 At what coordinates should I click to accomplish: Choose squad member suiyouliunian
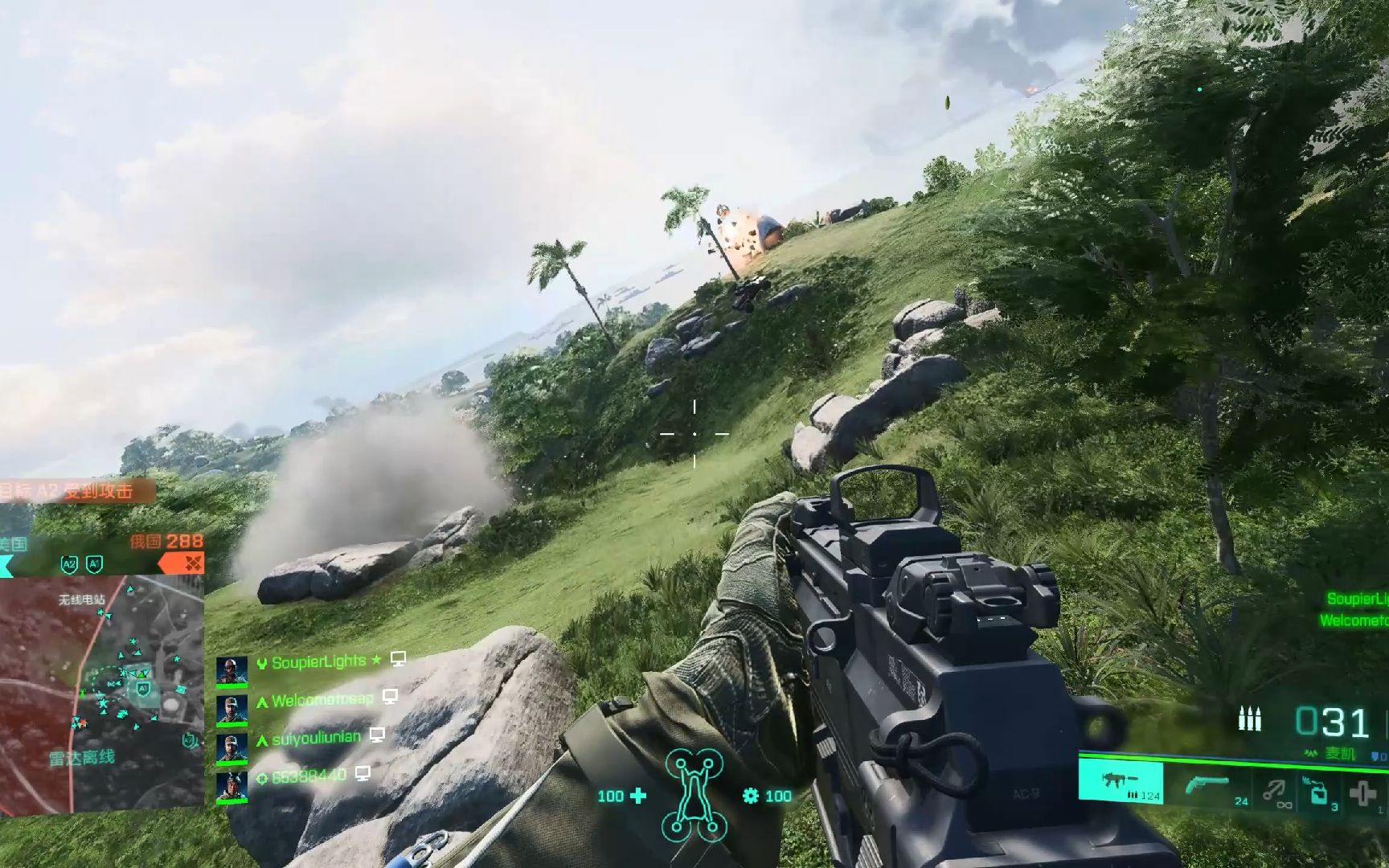click(316, 738)
